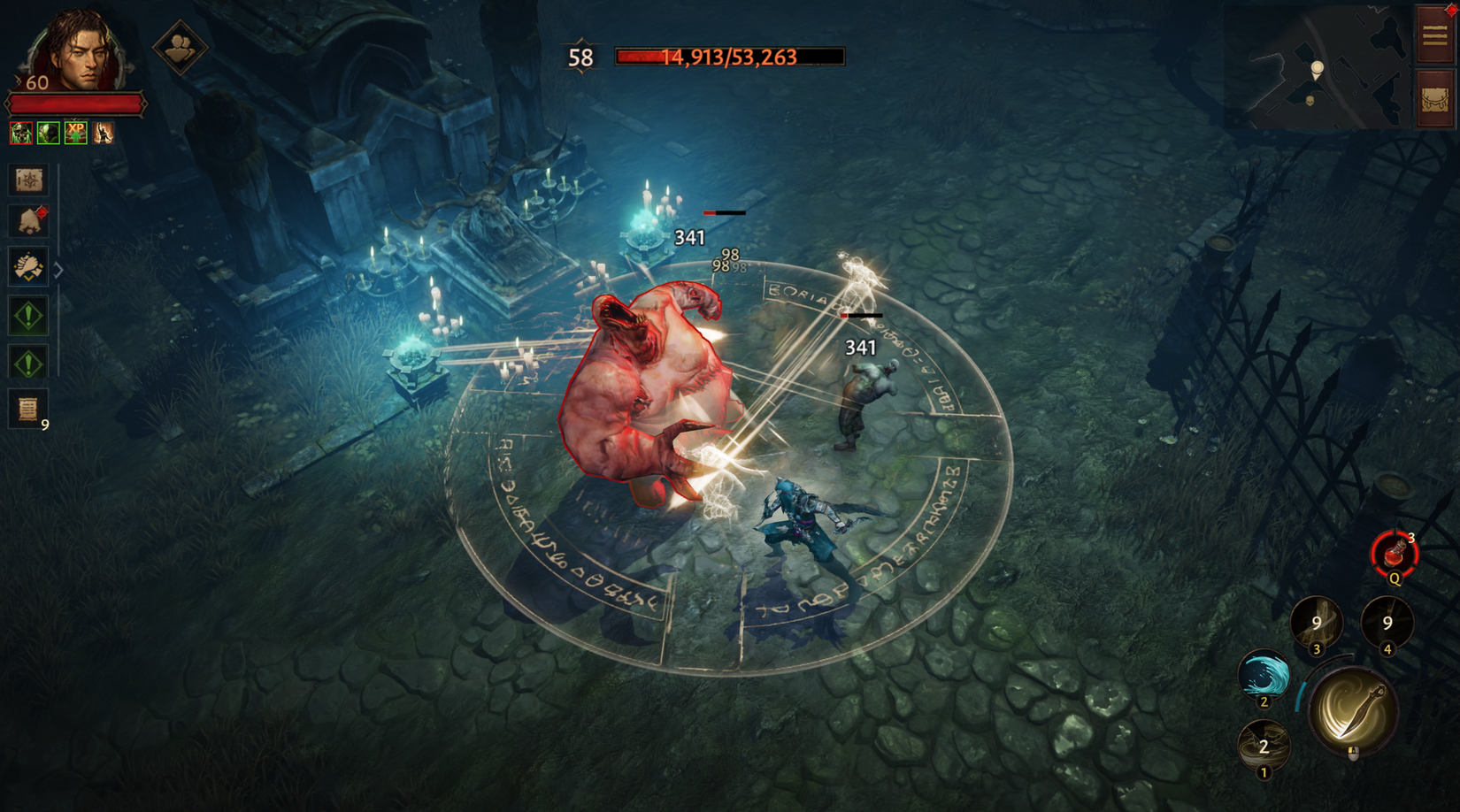Open the merchant icon with red notification
This screenshot has width=1460, height=812.
point(28,222)
